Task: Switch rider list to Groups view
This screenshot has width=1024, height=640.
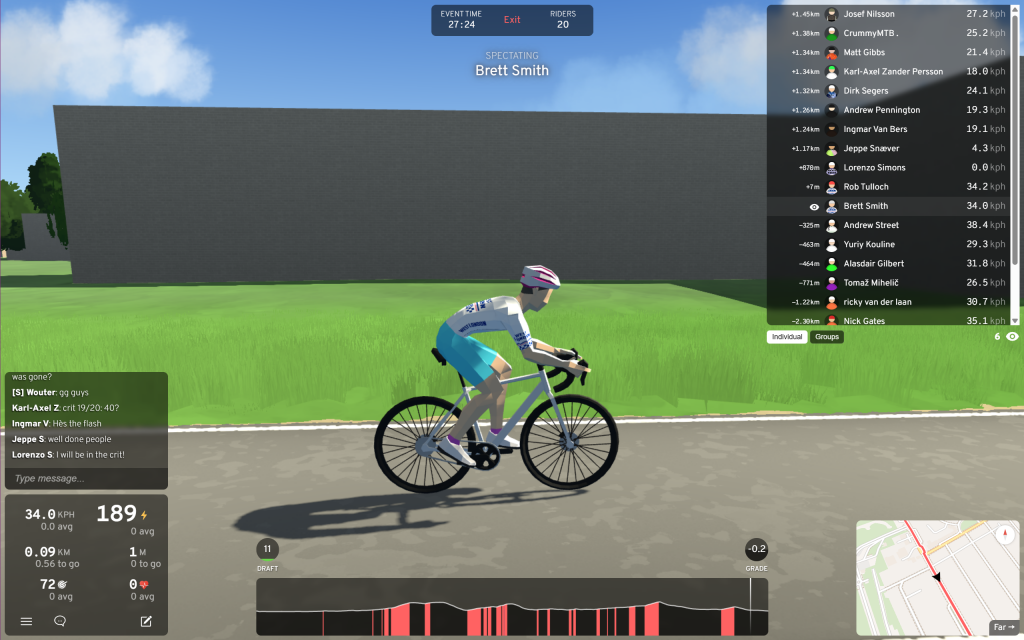Action: (827, 337)
